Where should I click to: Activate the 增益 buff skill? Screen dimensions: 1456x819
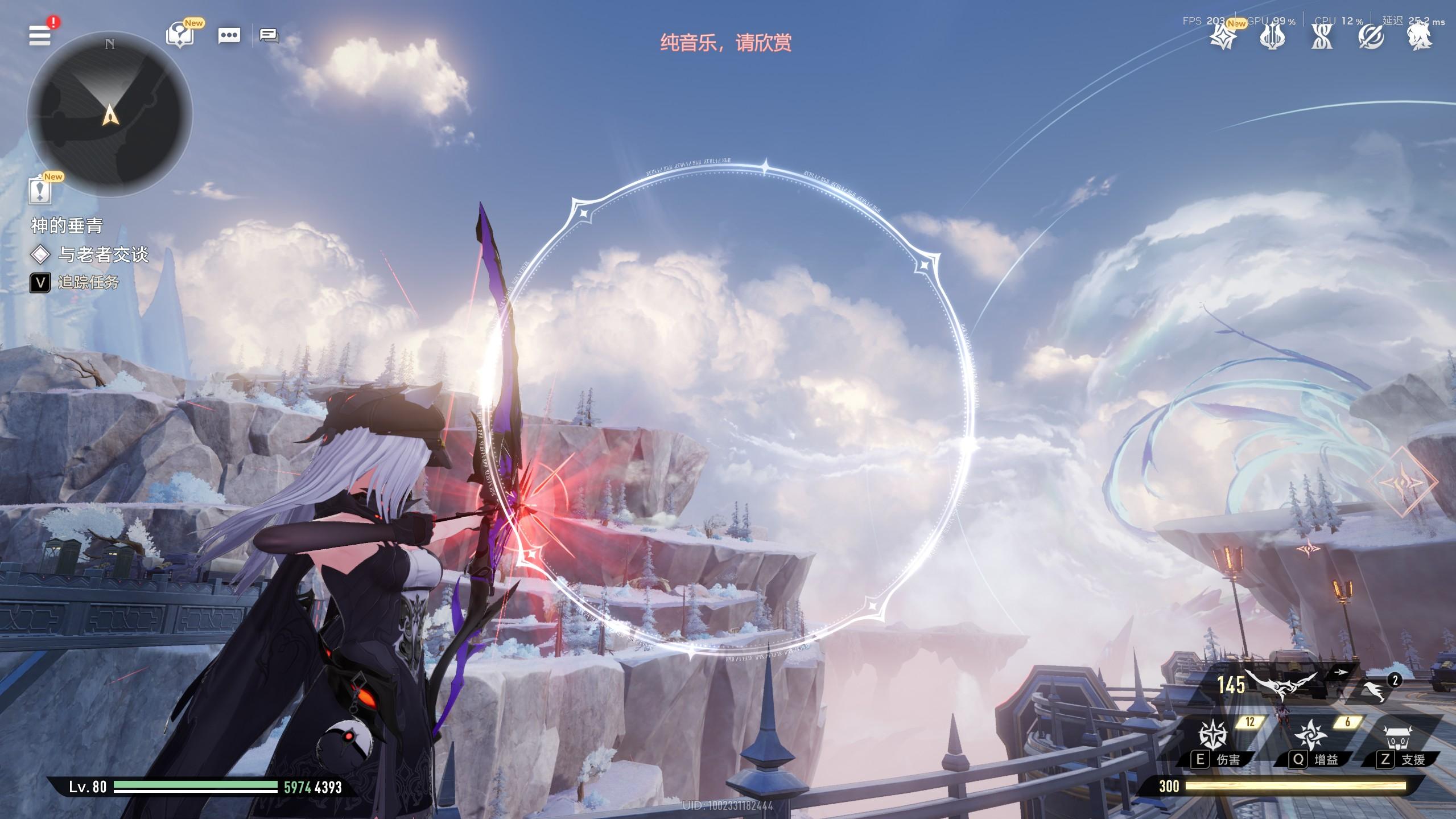coord(1310,735)
